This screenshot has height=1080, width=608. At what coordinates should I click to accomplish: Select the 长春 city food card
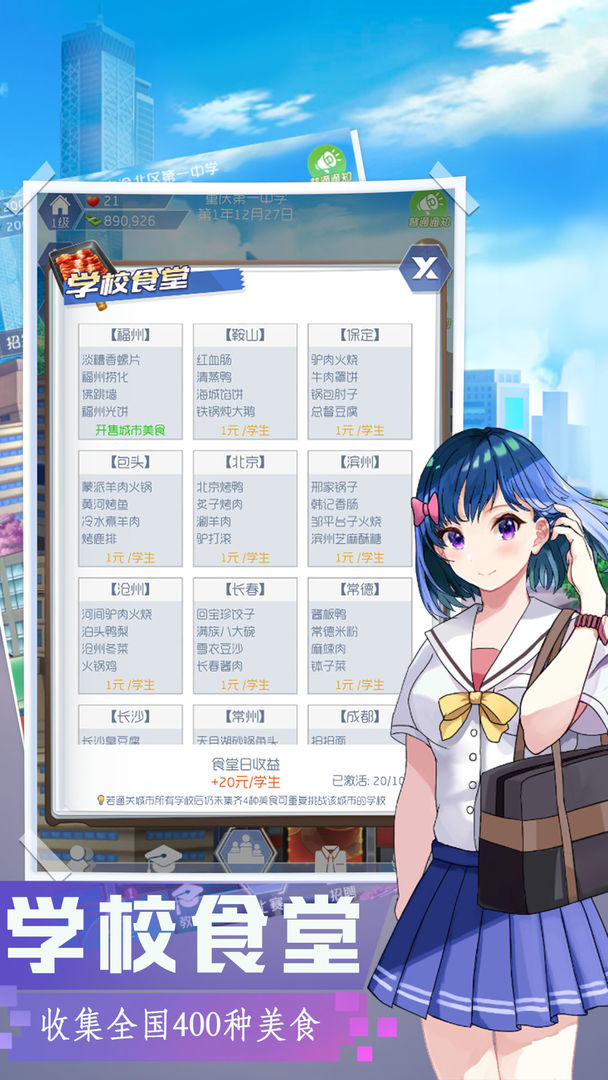[245, 634]
